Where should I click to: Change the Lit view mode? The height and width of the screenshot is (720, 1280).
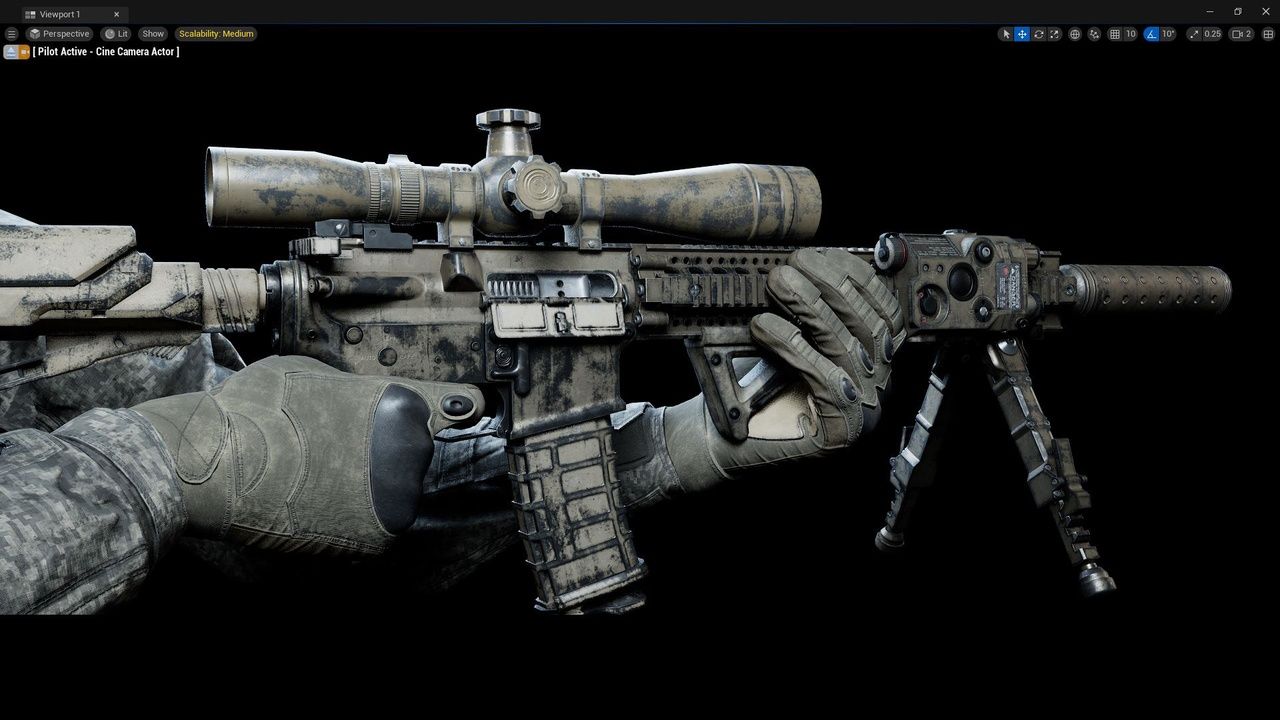click(x=116, y=34)
